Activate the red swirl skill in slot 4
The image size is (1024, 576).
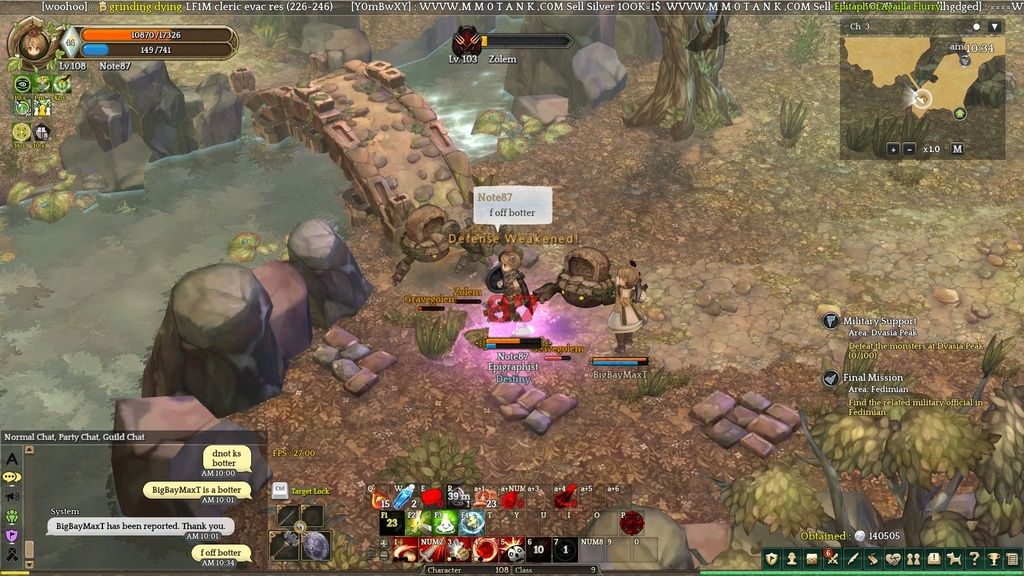pyautogui.click(x=487, y=549)
